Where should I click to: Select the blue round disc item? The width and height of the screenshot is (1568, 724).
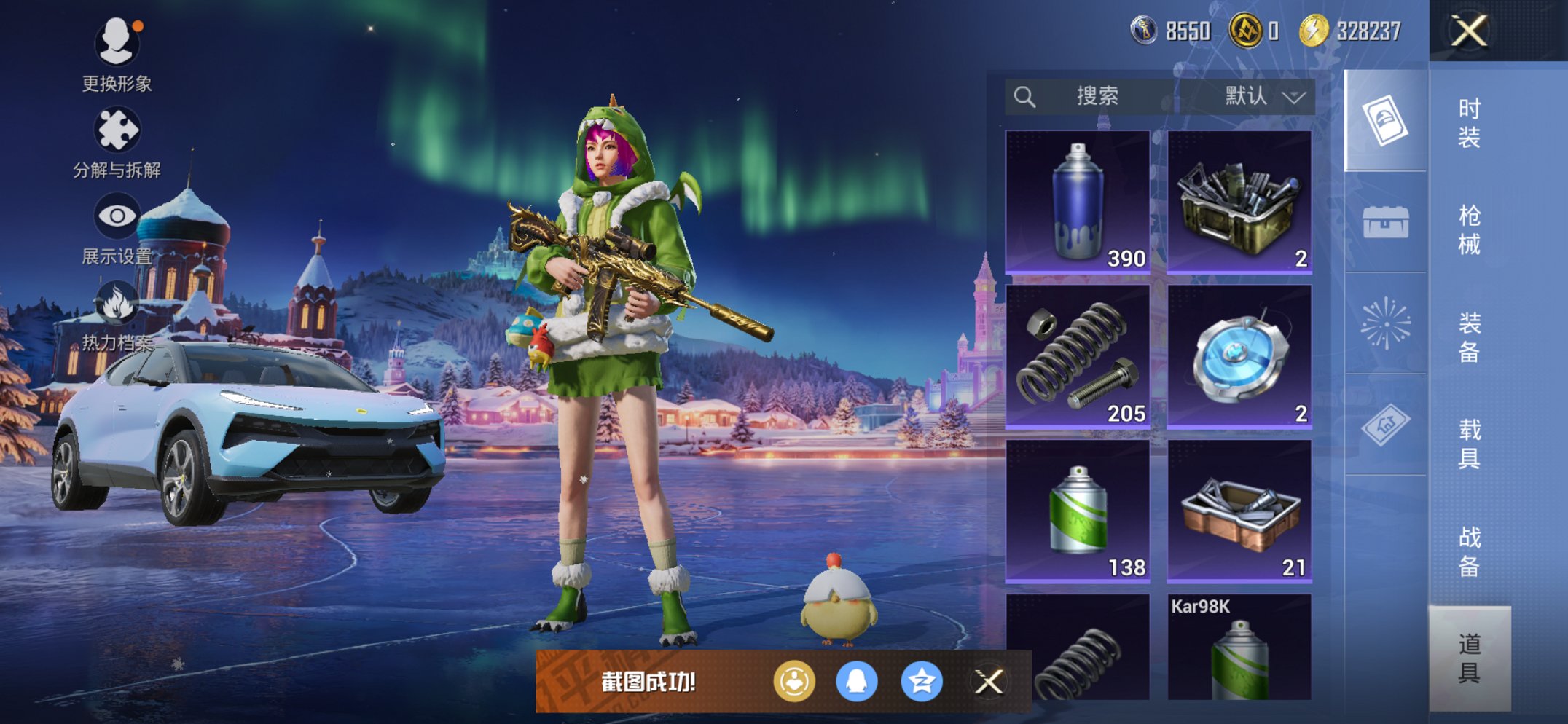click(1239, 355)
